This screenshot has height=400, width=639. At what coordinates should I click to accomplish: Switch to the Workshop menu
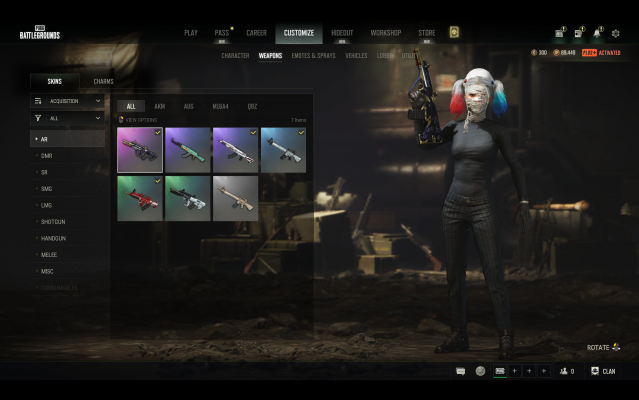tap(386, 32)
